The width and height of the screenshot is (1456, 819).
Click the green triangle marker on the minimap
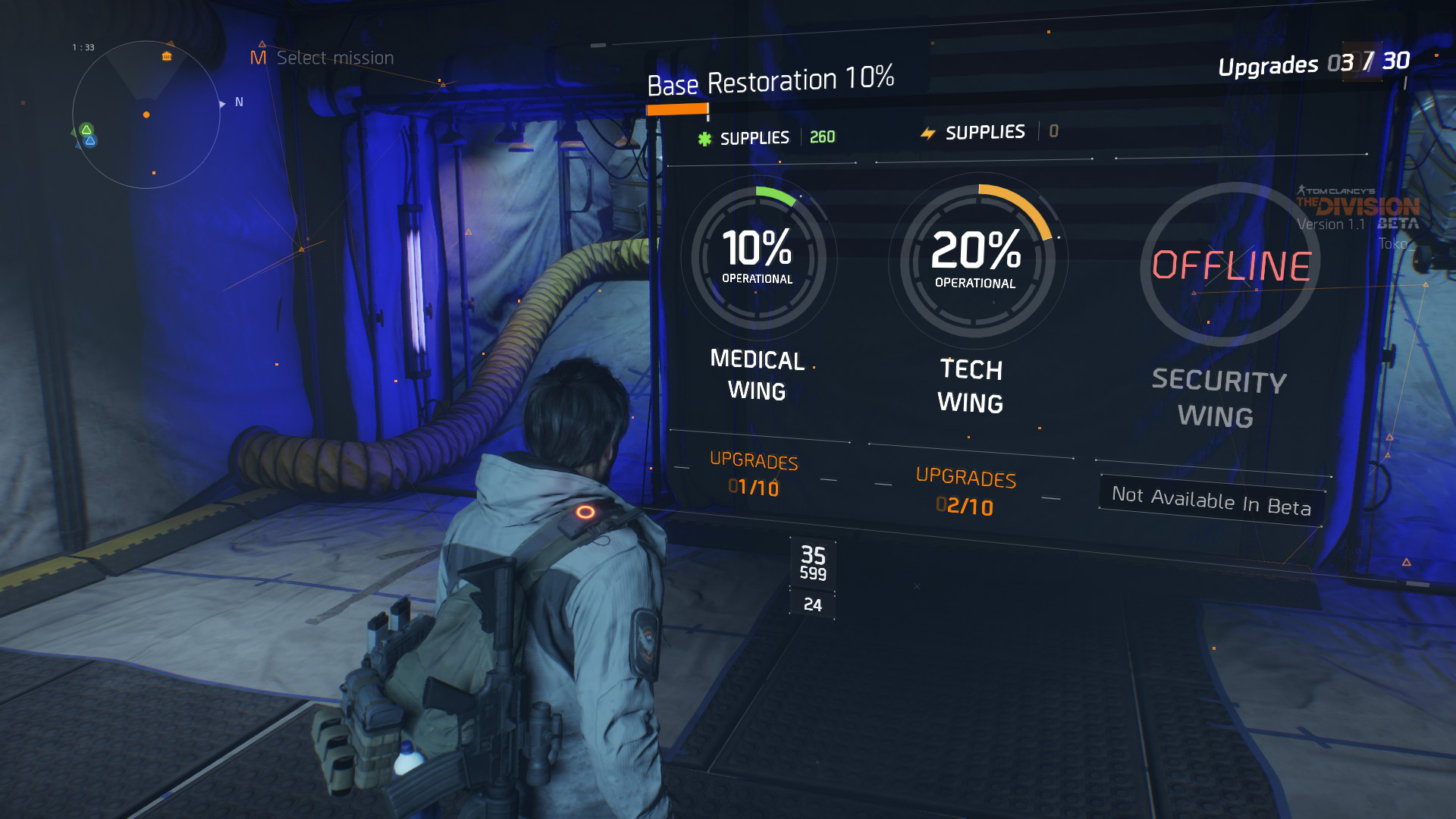click(x=86, y=130)
